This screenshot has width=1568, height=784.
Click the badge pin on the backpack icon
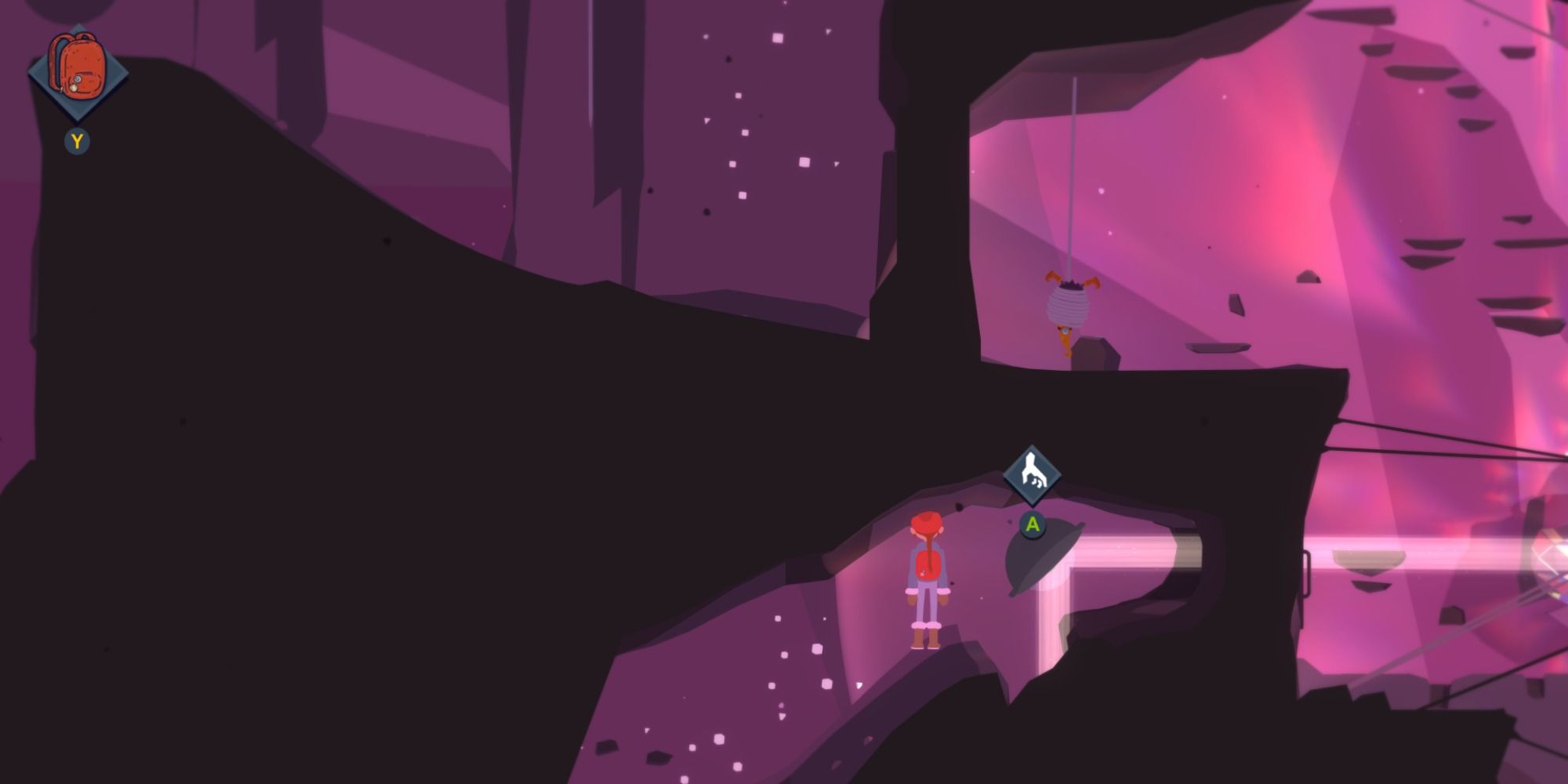(x=76, y=79)
